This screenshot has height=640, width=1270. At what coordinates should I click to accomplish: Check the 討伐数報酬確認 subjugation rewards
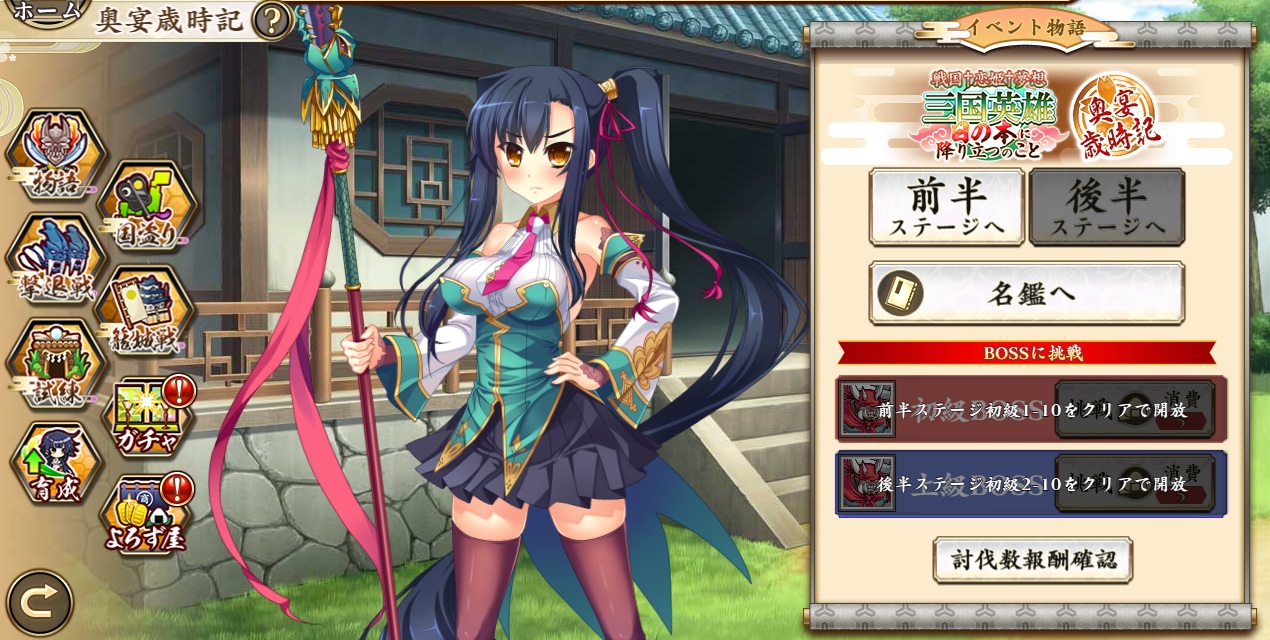pyautogui.click(x=1032, y=559)
